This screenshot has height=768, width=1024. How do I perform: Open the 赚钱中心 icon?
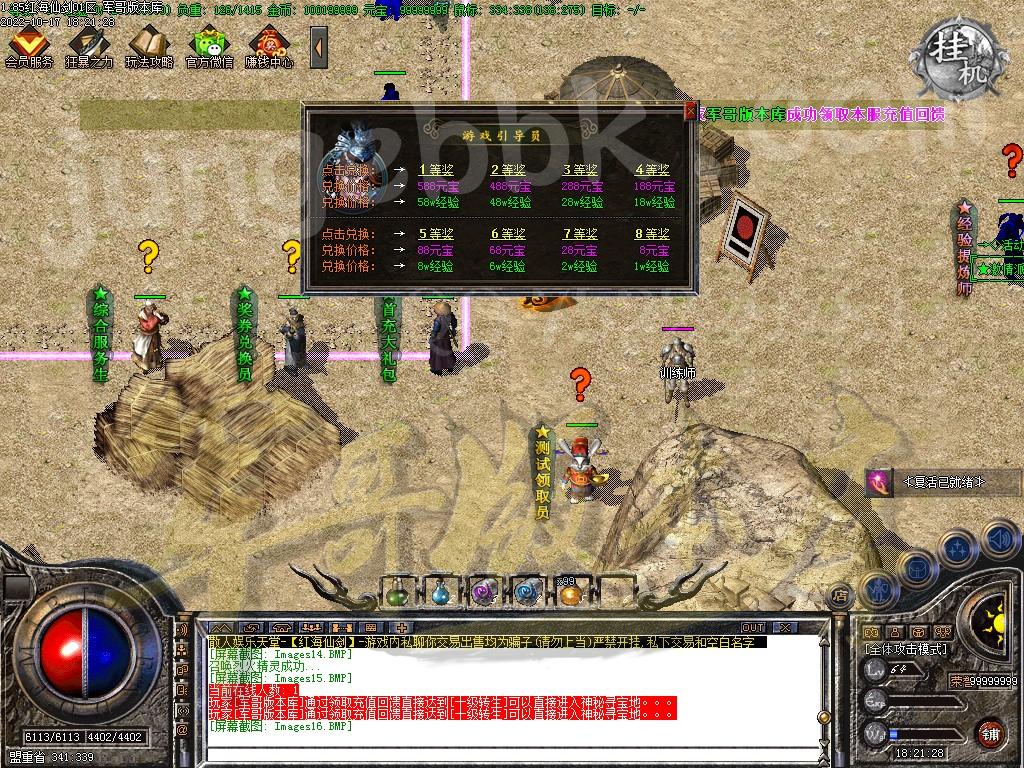[x=270, y=46]
